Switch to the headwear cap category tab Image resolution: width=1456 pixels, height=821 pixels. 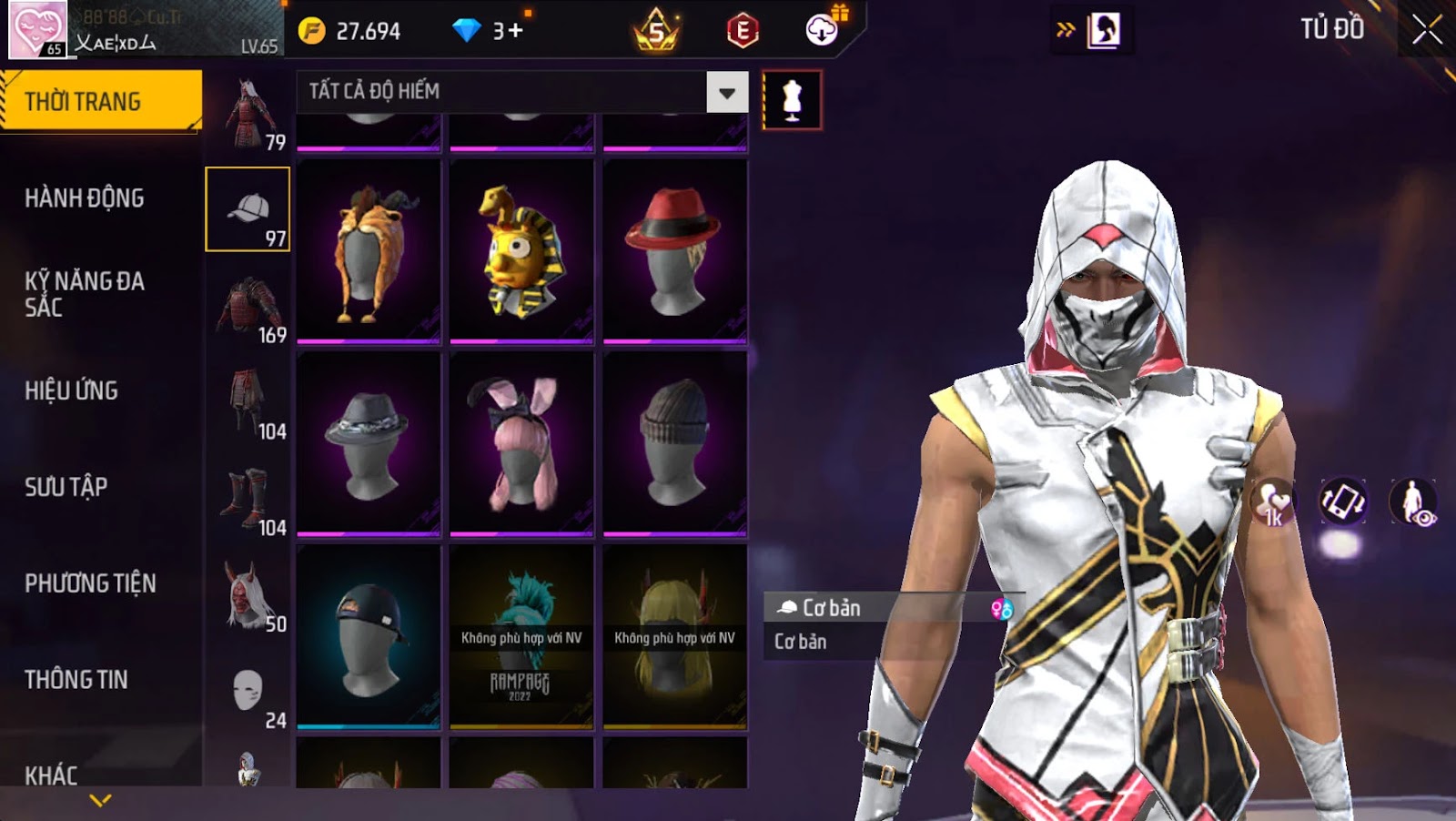pos(248,210)
